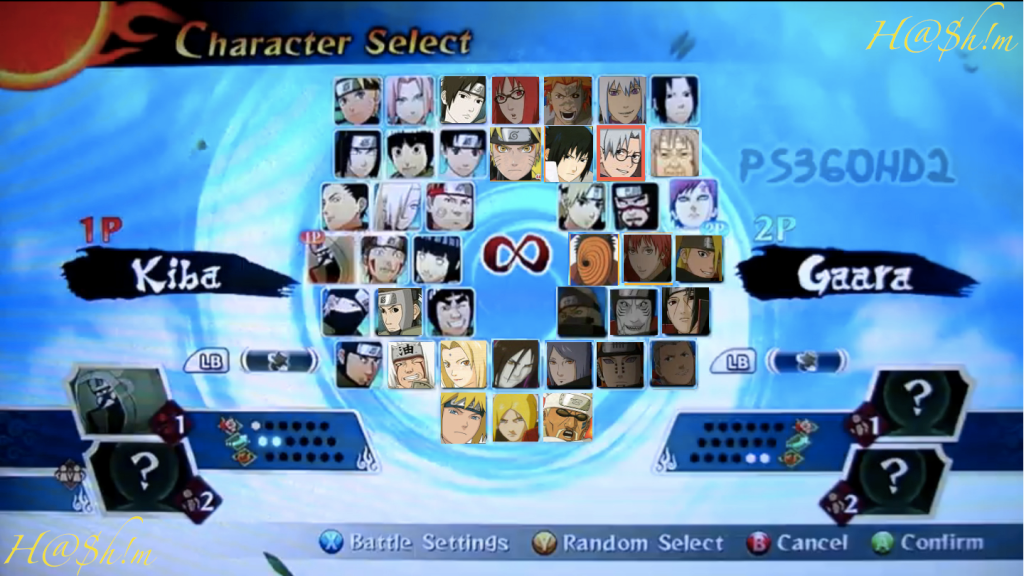The image size is (1024, 576).
Task: Select Kabuto's red-bordered portrait
Action: coord(621,153)
